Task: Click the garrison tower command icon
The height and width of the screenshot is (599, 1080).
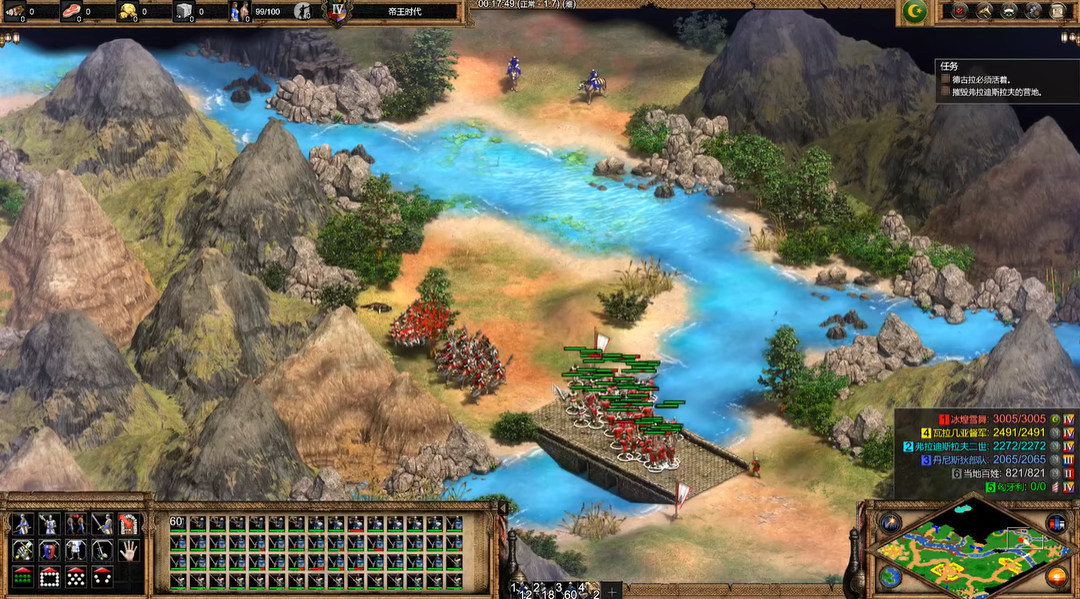Action: pyautogui.click(x=128, y=523)
